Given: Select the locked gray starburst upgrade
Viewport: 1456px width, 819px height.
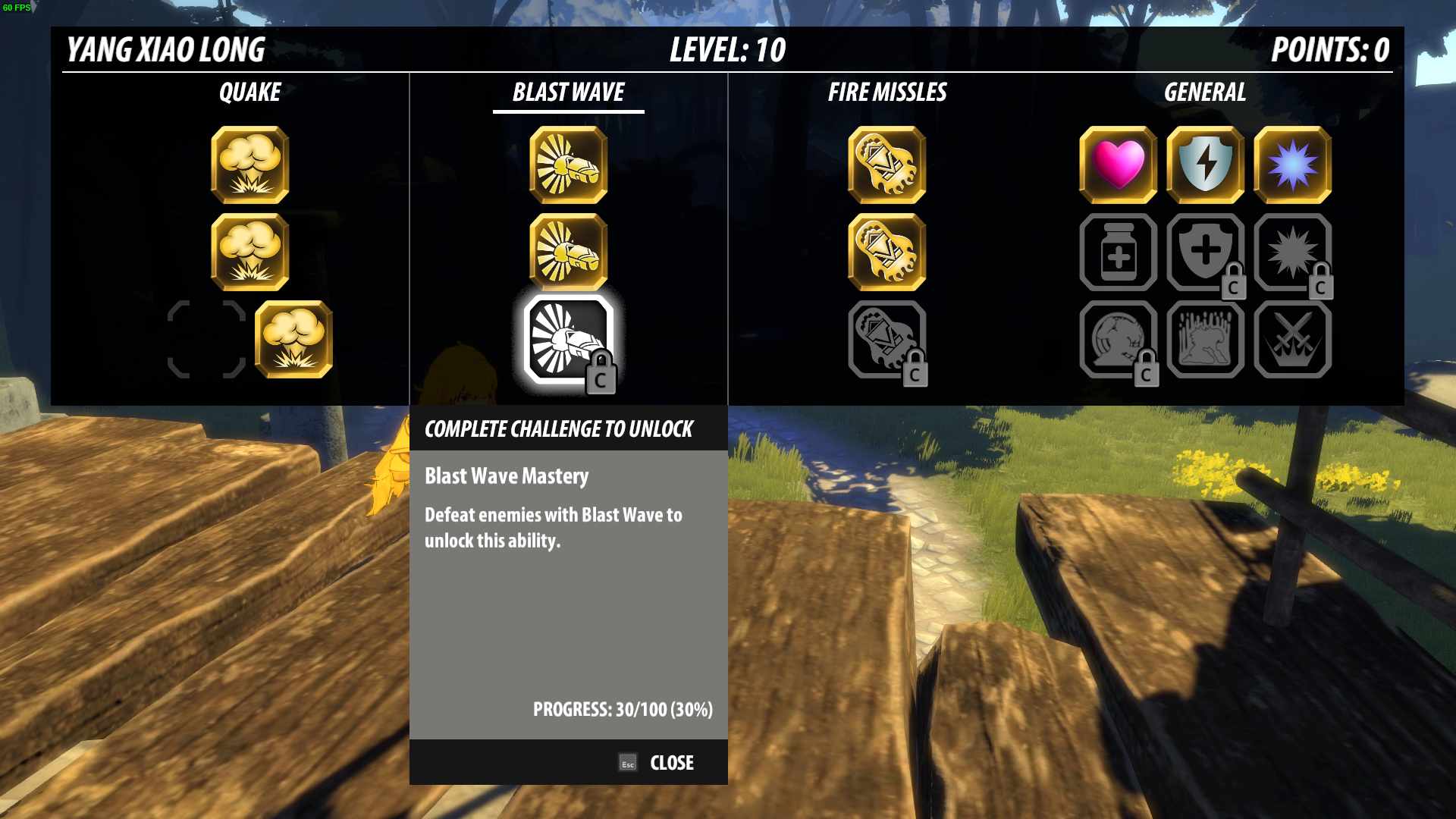Looking at the screenshot, I should 1292,252.
